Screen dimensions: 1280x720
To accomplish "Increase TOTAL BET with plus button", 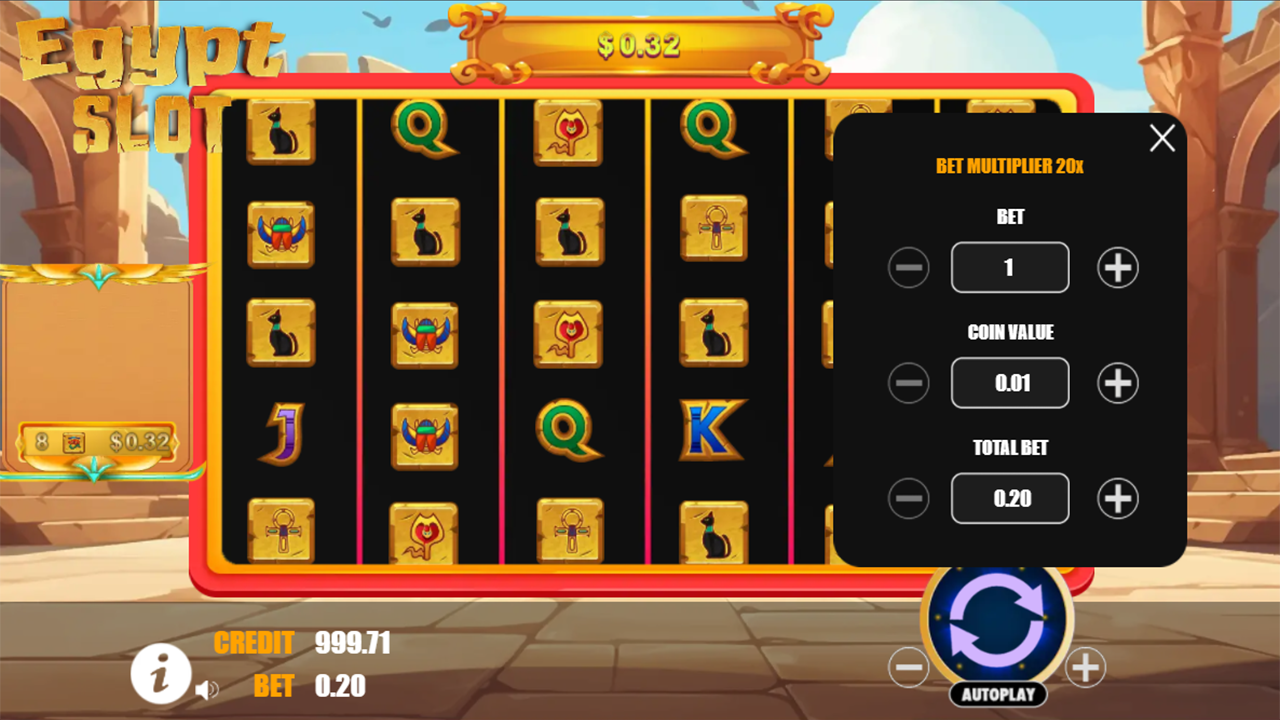I will (x=1117, y=498).
